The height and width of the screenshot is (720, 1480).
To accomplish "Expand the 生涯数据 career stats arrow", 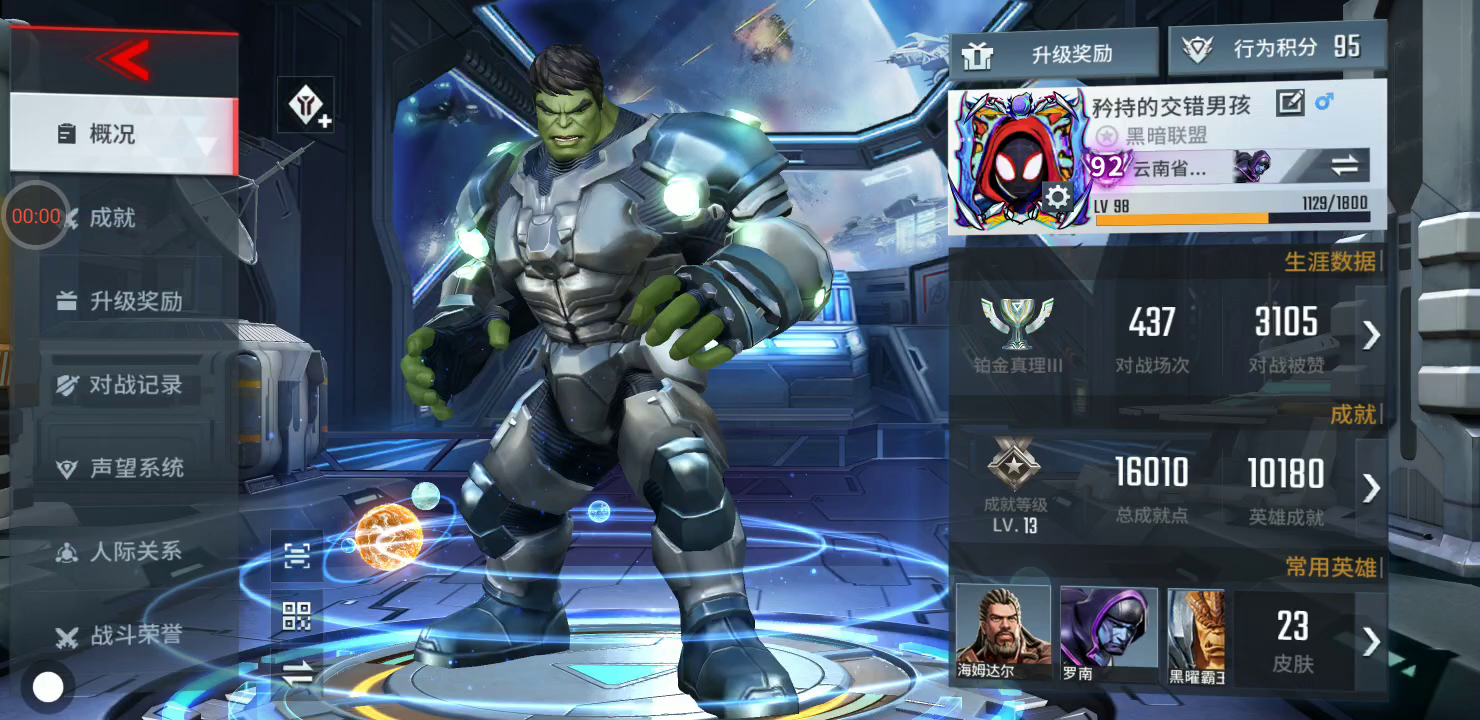I will coord(1371,335).
